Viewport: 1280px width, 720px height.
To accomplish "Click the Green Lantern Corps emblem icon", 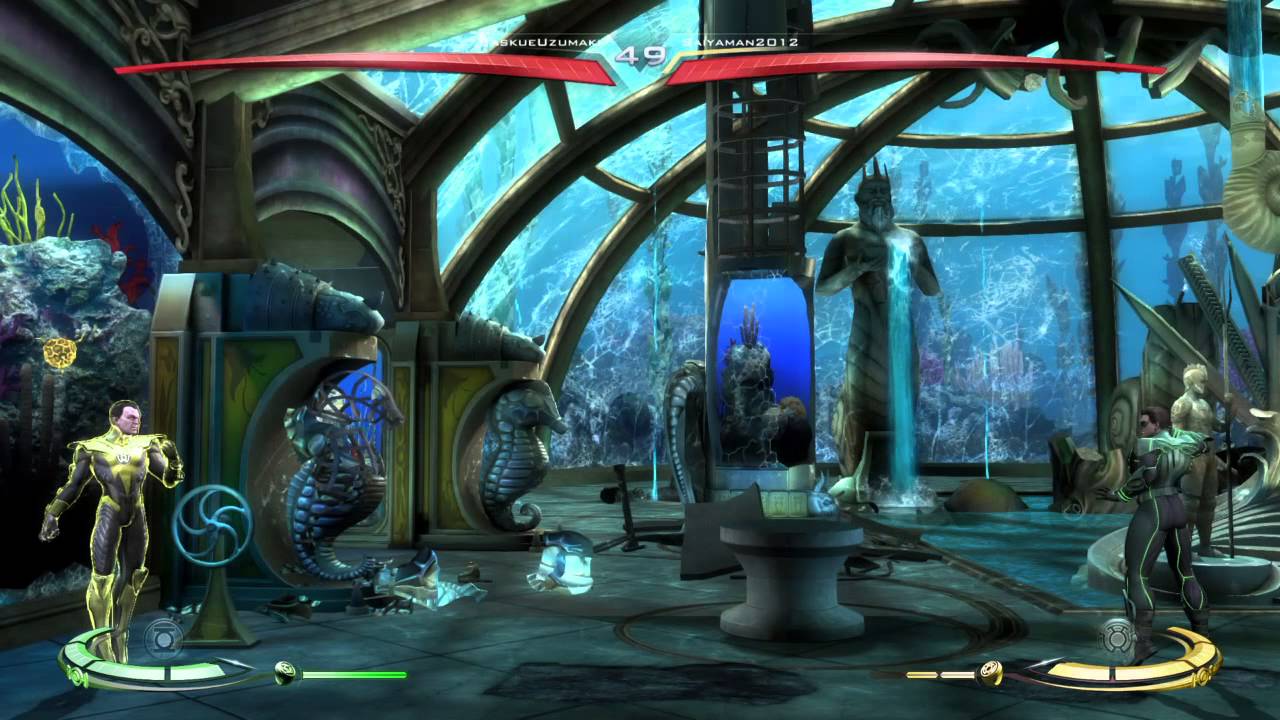I will click(x=166, y=637).
